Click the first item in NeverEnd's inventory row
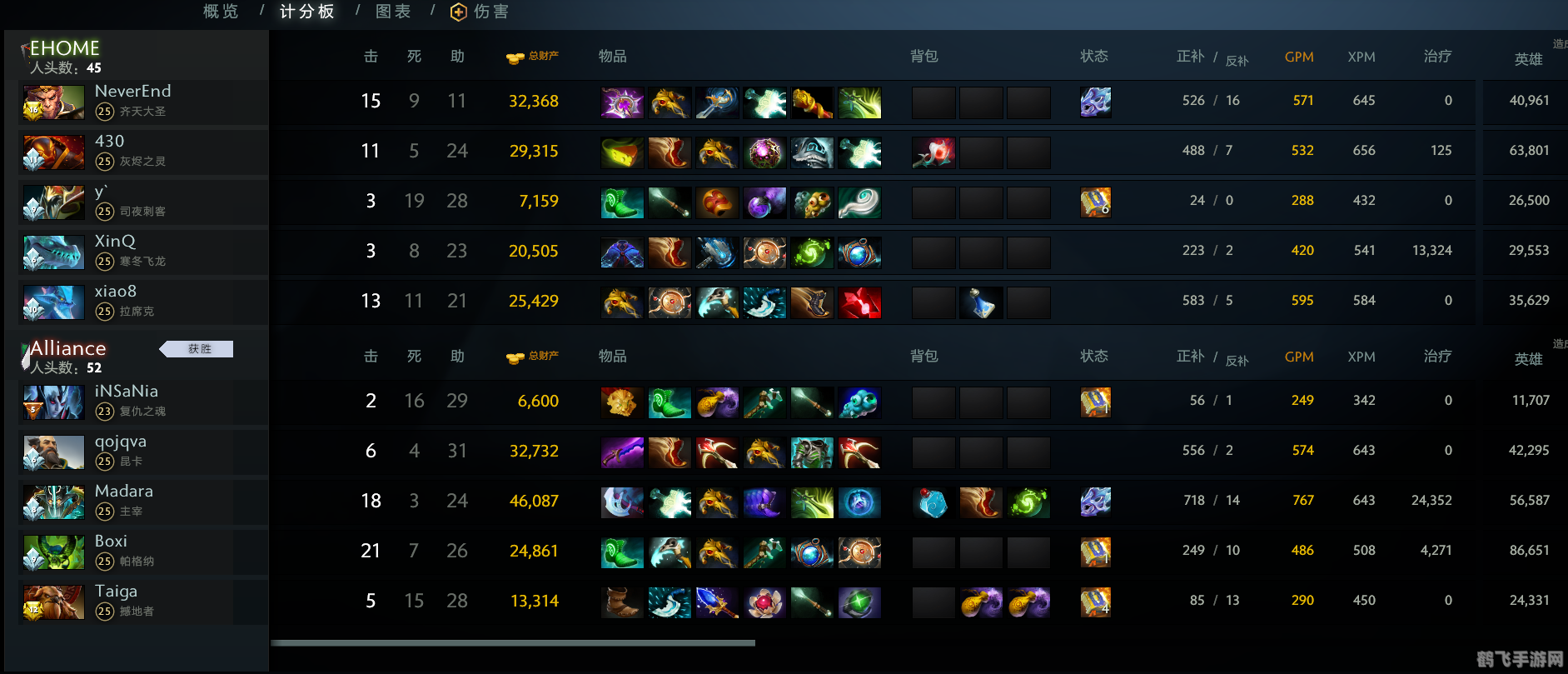 [x=622, y=102]
